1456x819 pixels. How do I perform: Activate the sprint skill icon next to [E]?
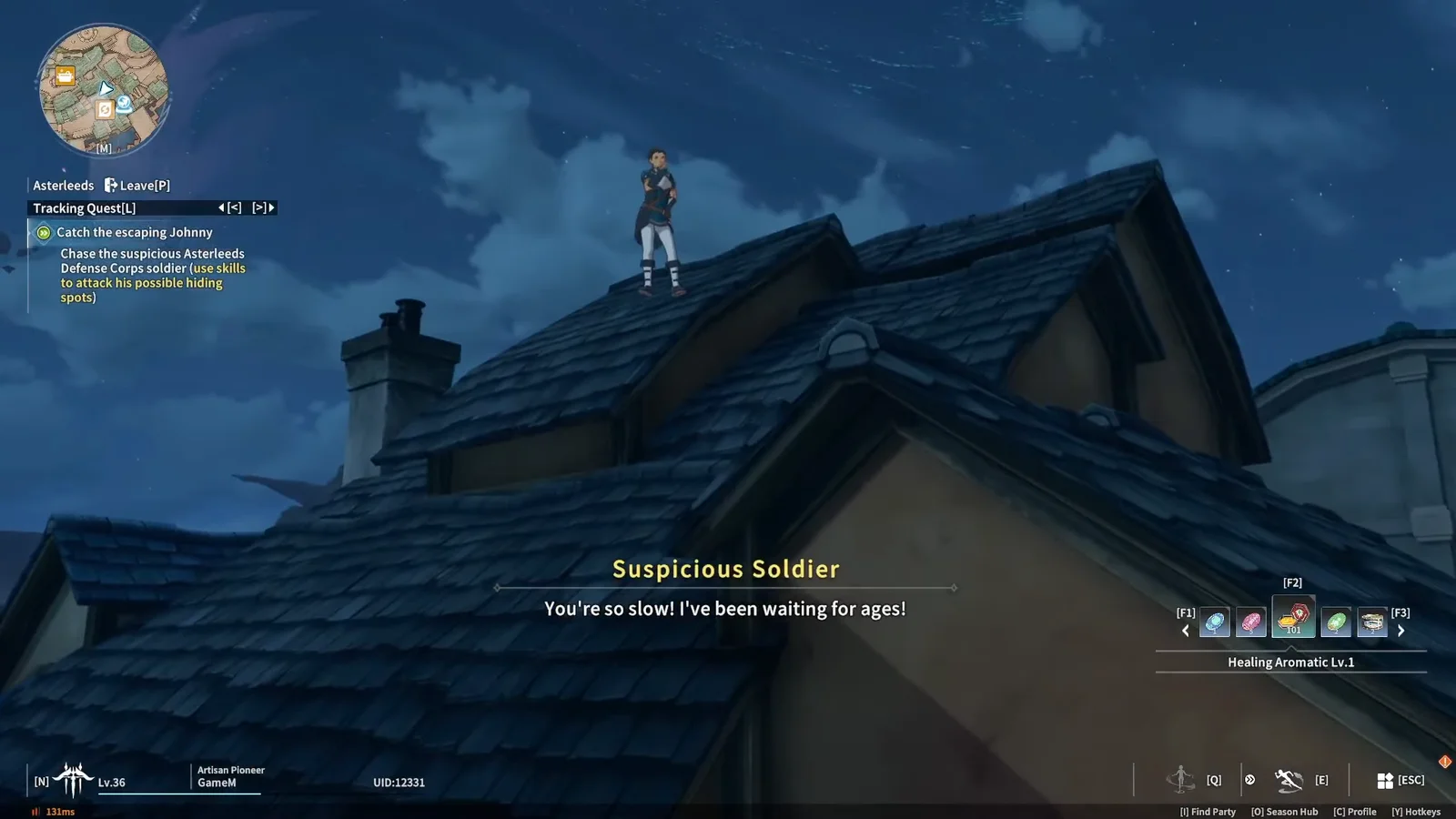point(1289,780)
